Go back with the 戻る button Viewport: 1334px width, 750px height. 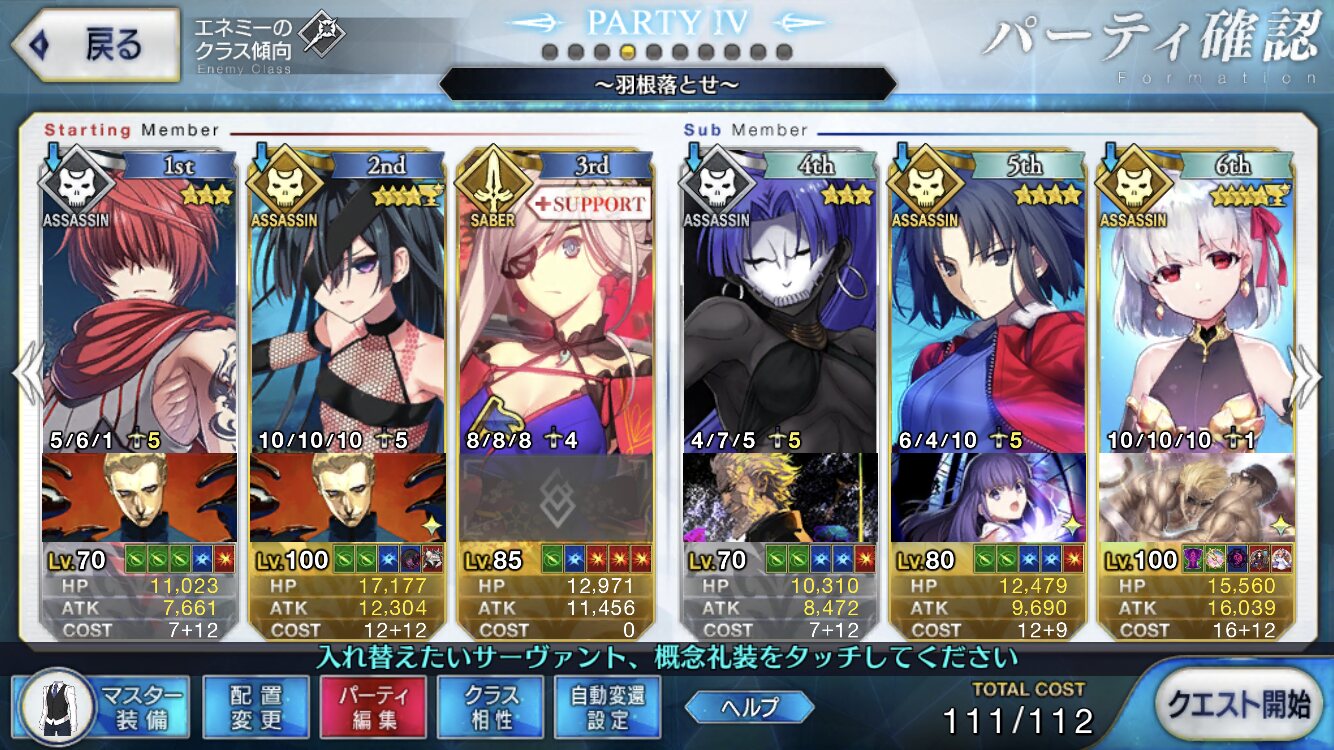click(x=93, y=46)
